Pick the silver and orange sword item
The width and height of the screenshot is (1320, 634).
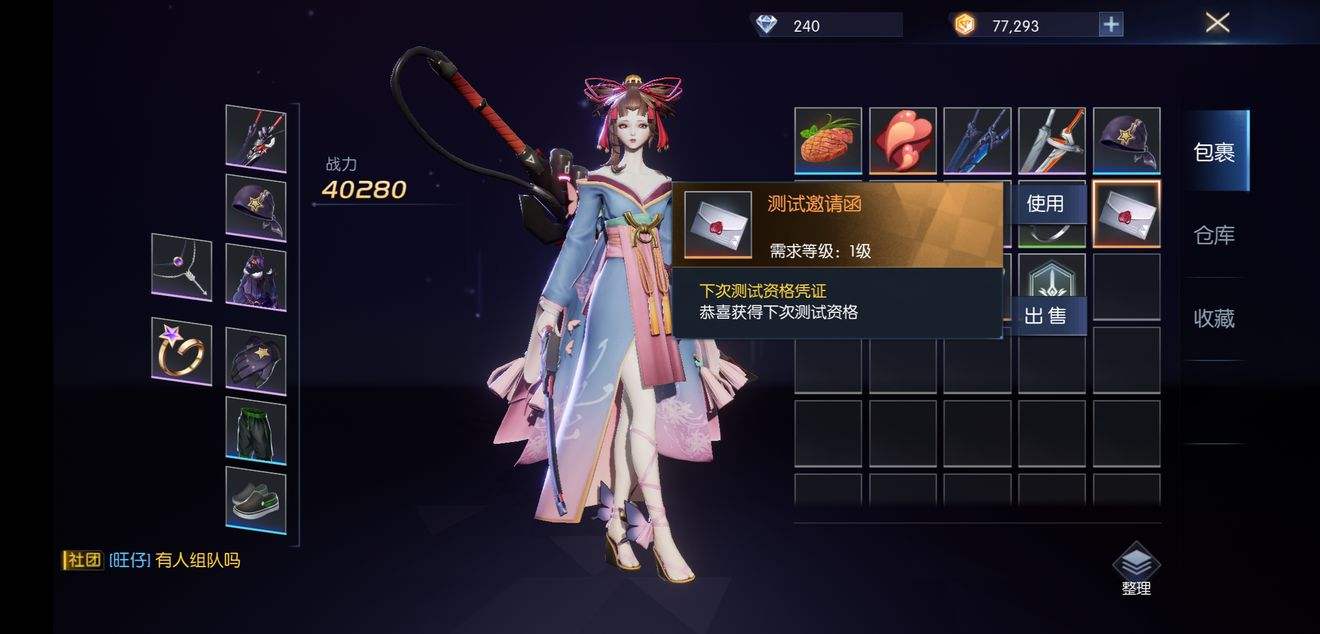point(1051,141)
